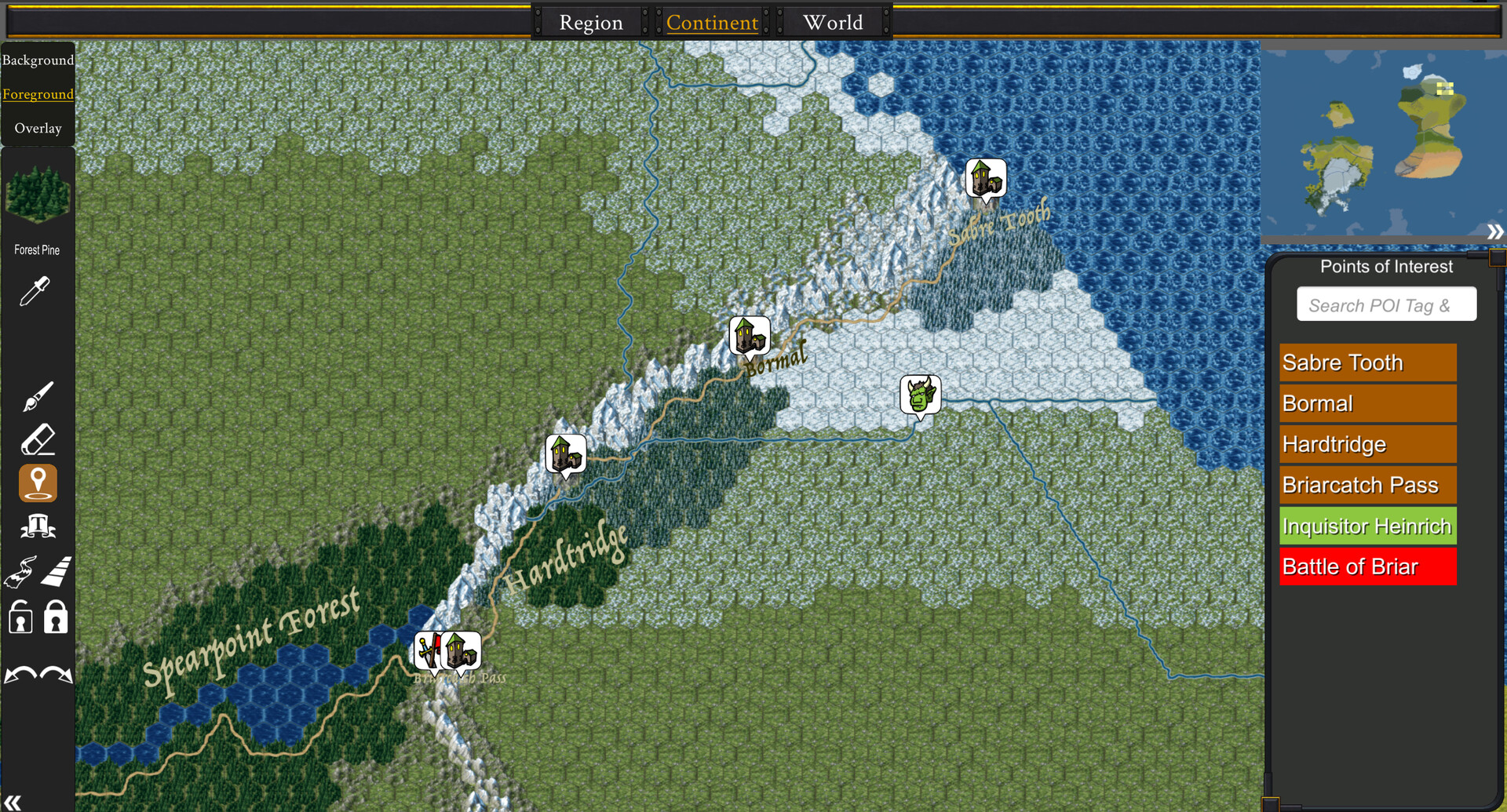The height and width of the screenshot is (812, 1507).
Task: Select the POI marker tool
Action: coord(38,482)
